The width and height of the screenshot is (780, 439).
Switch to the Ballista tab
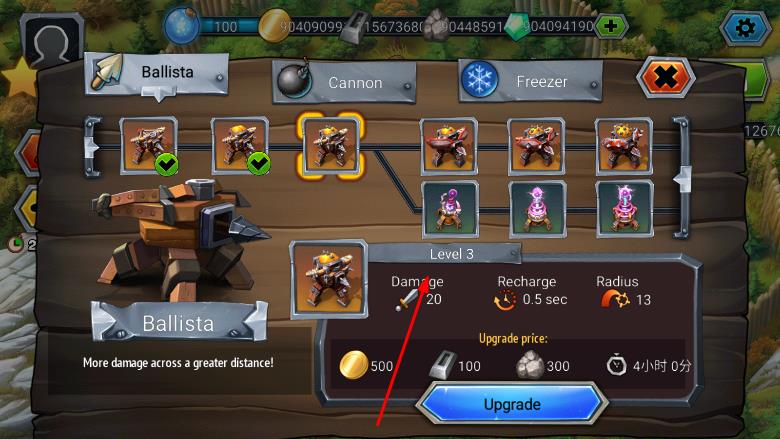[x=157, y=74]
